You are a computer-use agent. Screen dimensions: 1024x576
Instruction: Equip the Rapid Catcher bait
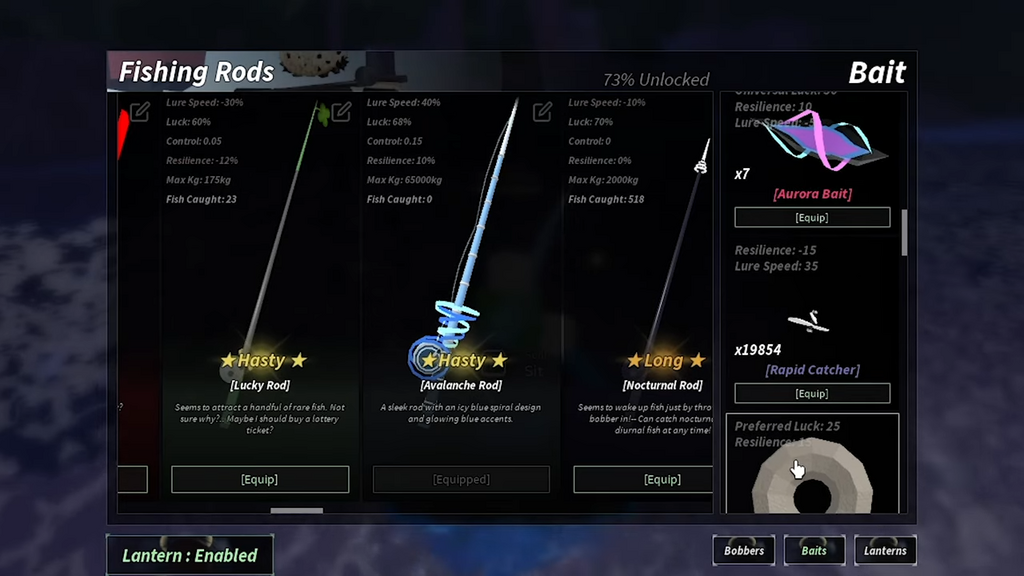click(812, 393)
